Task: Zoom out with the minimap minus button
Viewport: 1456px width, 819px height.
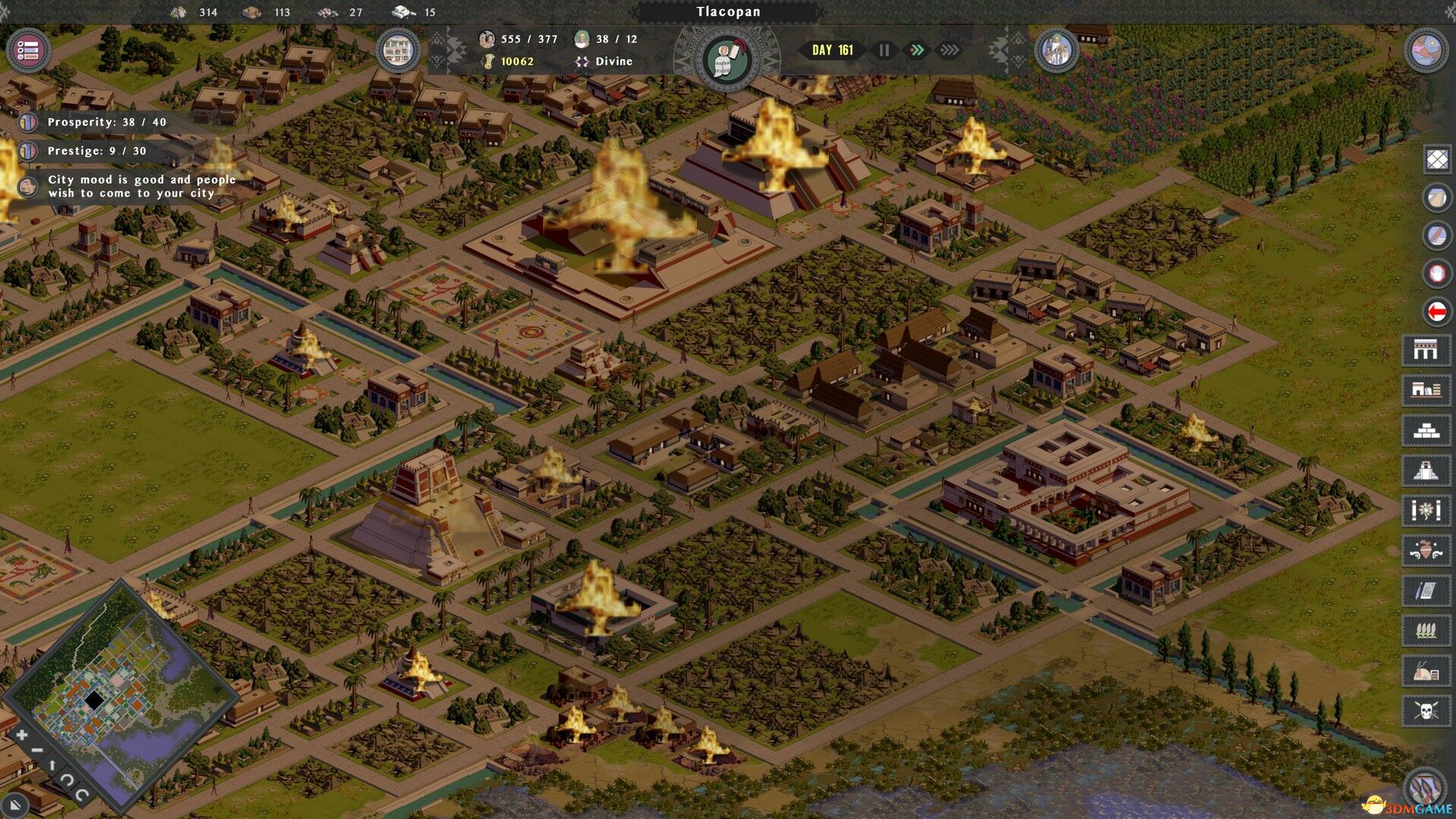Action: coord(36,750)
